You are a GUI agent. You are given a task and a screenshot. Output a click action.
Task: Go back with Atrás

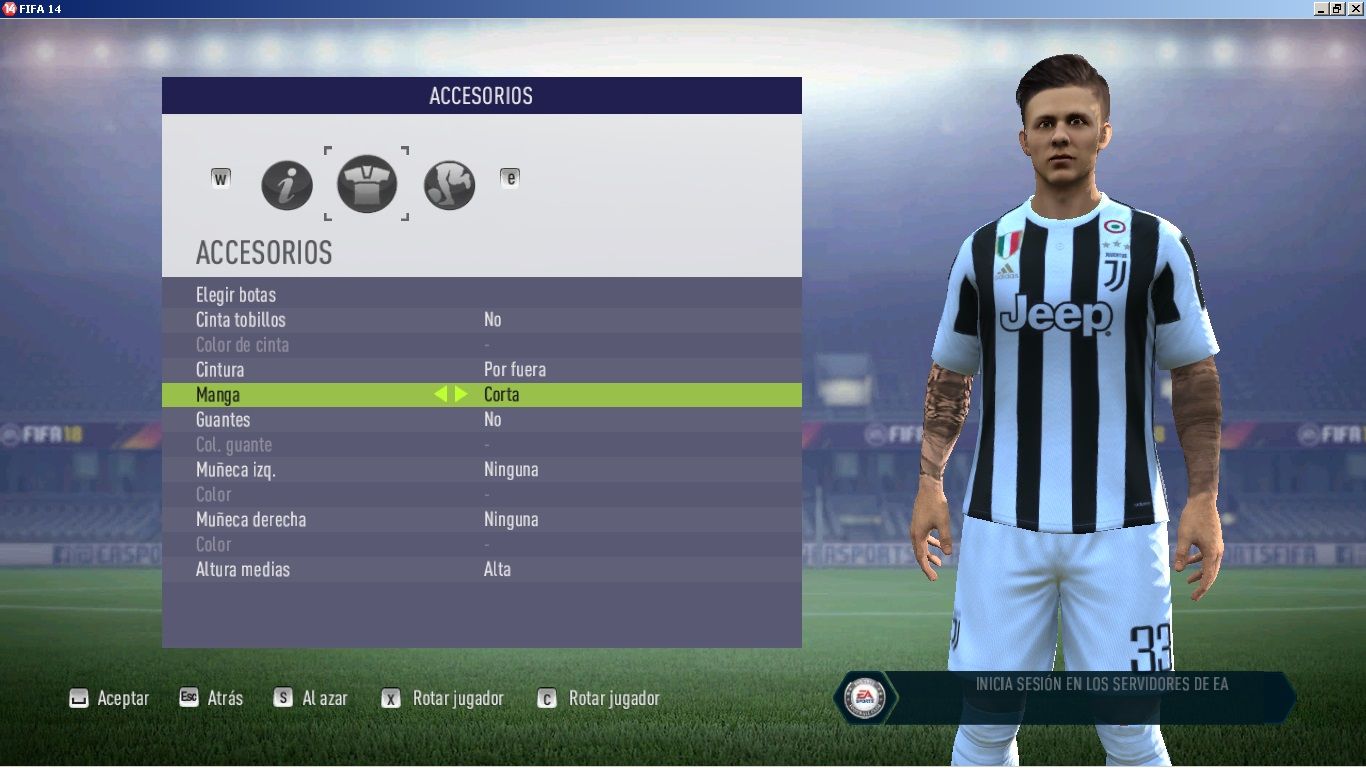point(211,699)
